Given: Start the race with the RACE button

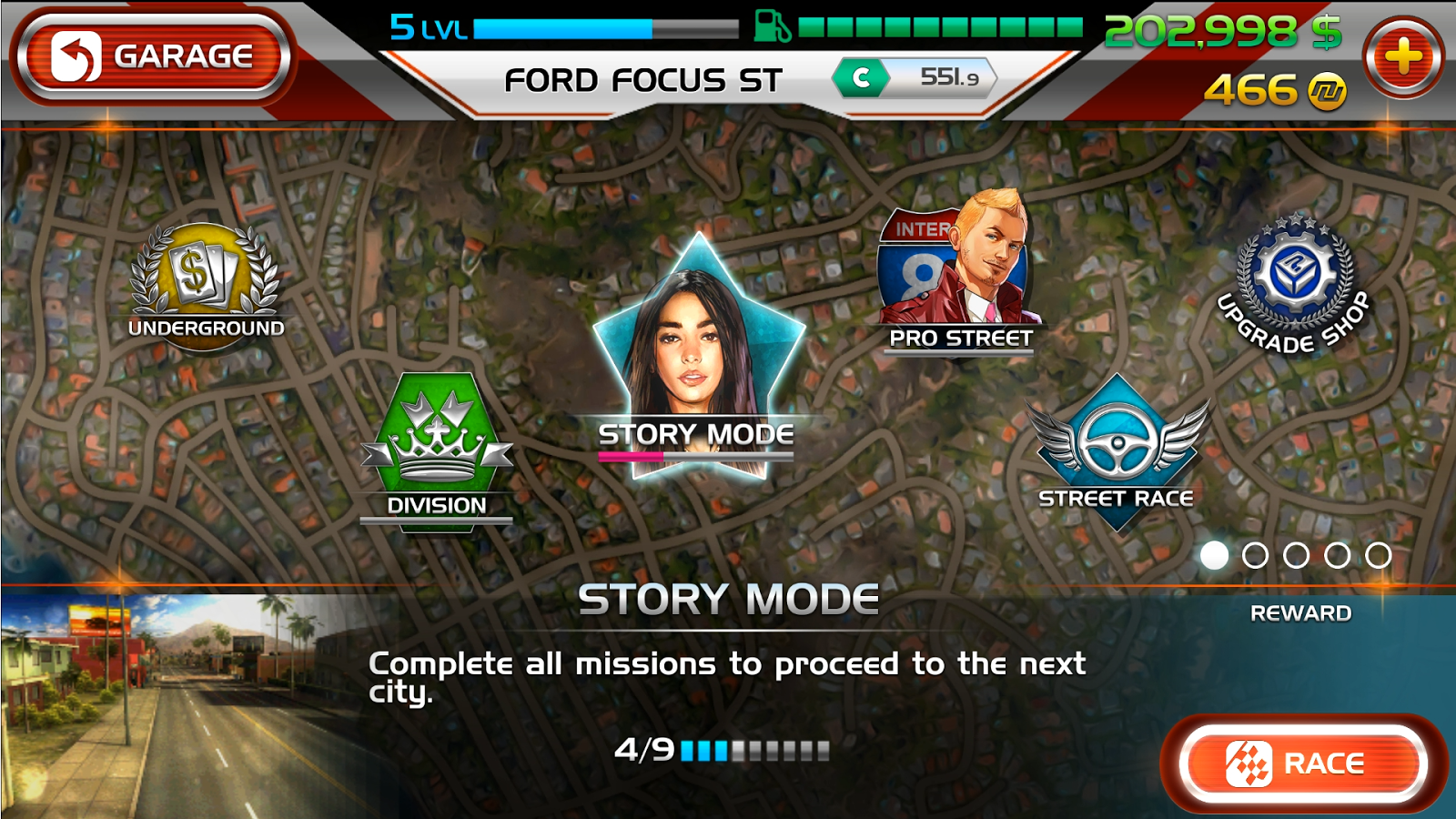Looking at the screenshot, I should [x=1301, y=763].
